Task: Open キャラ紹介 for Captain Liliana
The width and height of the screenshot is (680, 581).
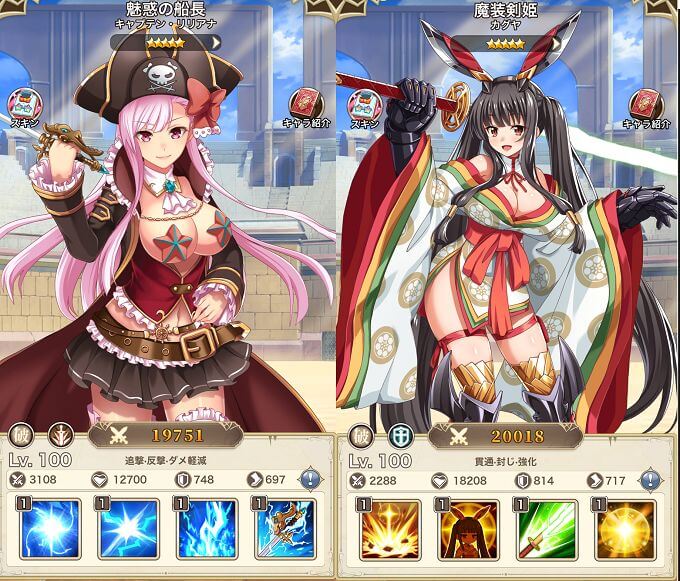Action: [306, 106]
